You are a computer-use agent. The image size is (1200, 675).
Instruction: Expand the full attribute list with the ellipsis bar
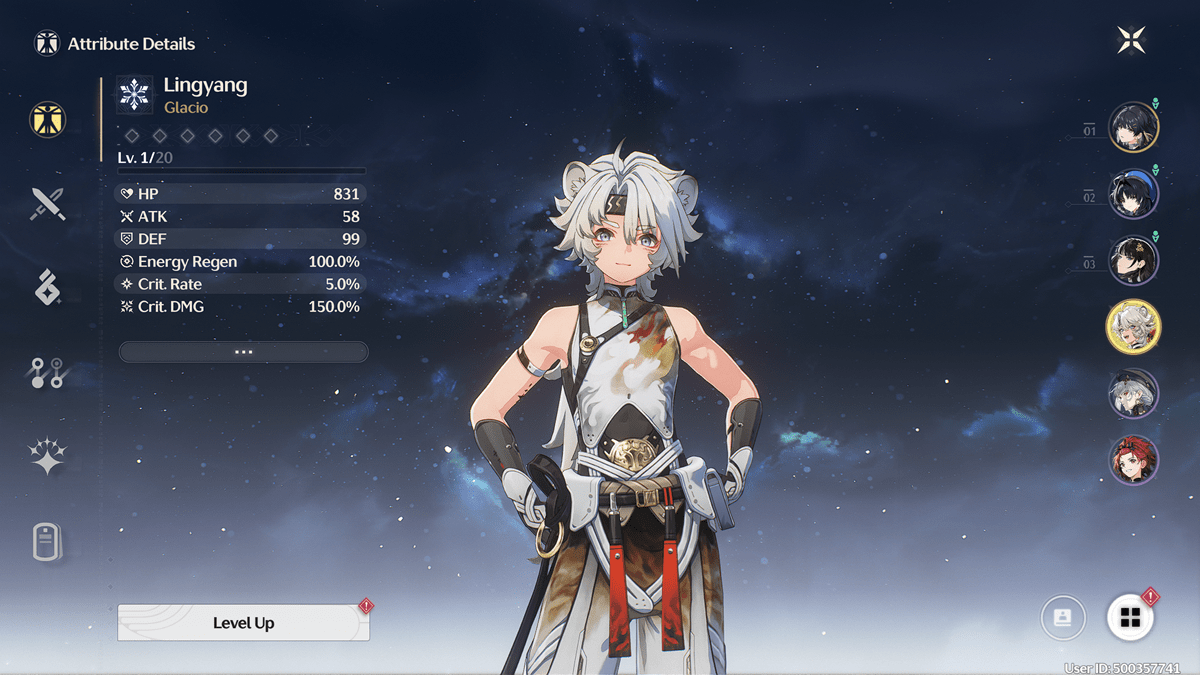[243, 352]
